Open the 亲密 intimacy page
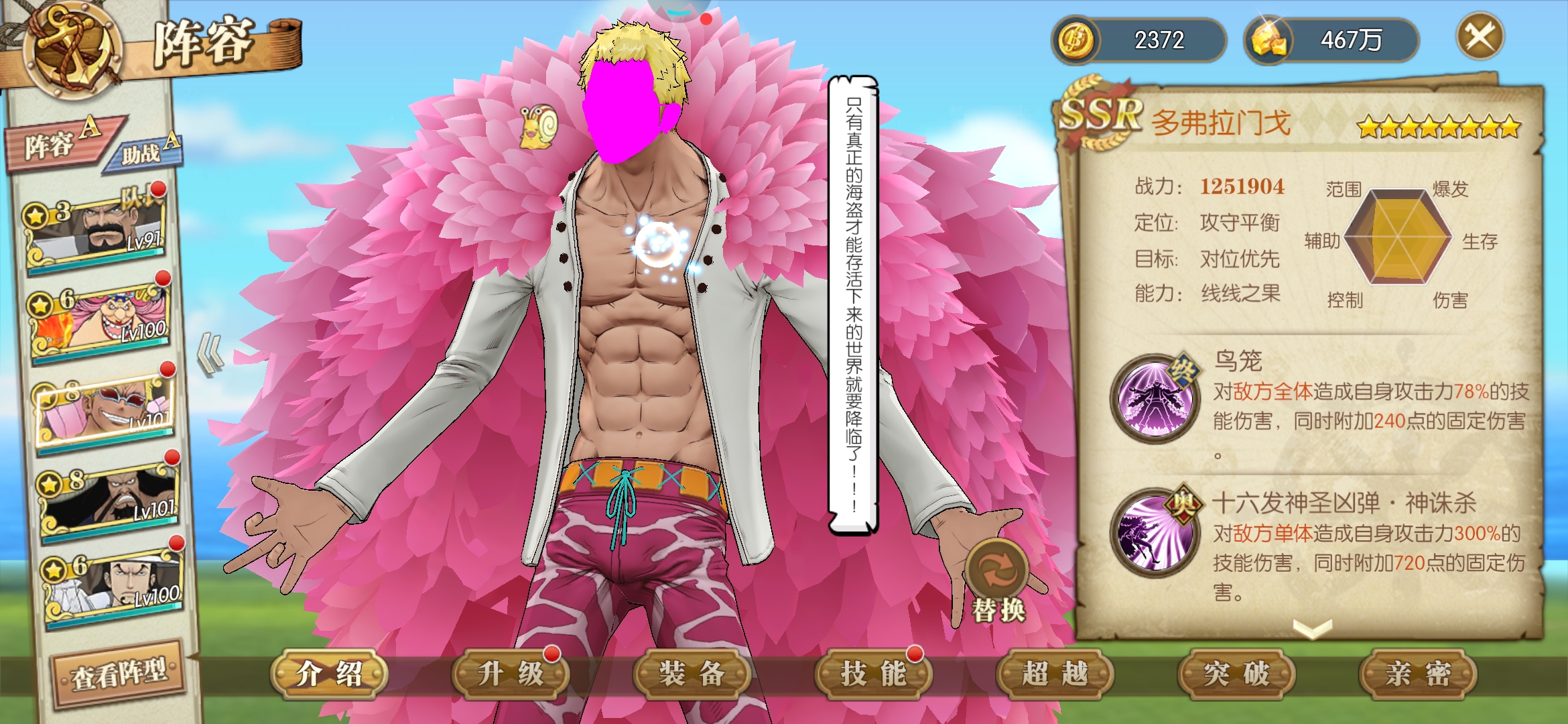This screenshot has height=724, width=1568. tap(1418, 674)
